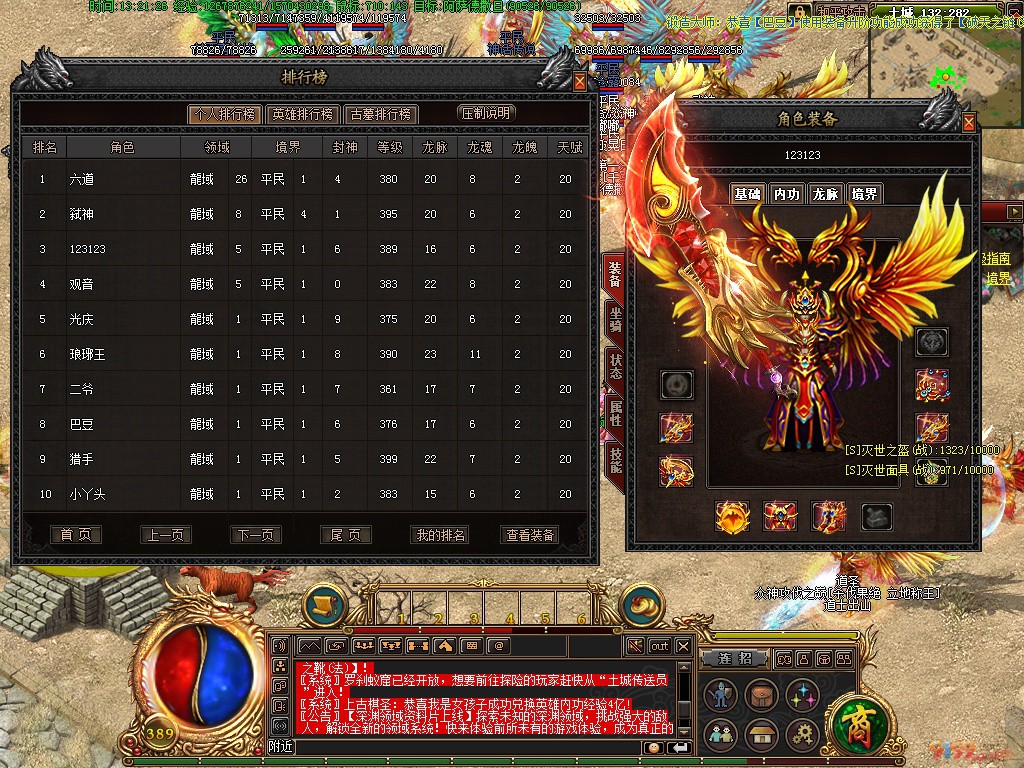The image size is (1024, 768).
Task: Open the 古墓排行榜 tab
Action: 380,114
